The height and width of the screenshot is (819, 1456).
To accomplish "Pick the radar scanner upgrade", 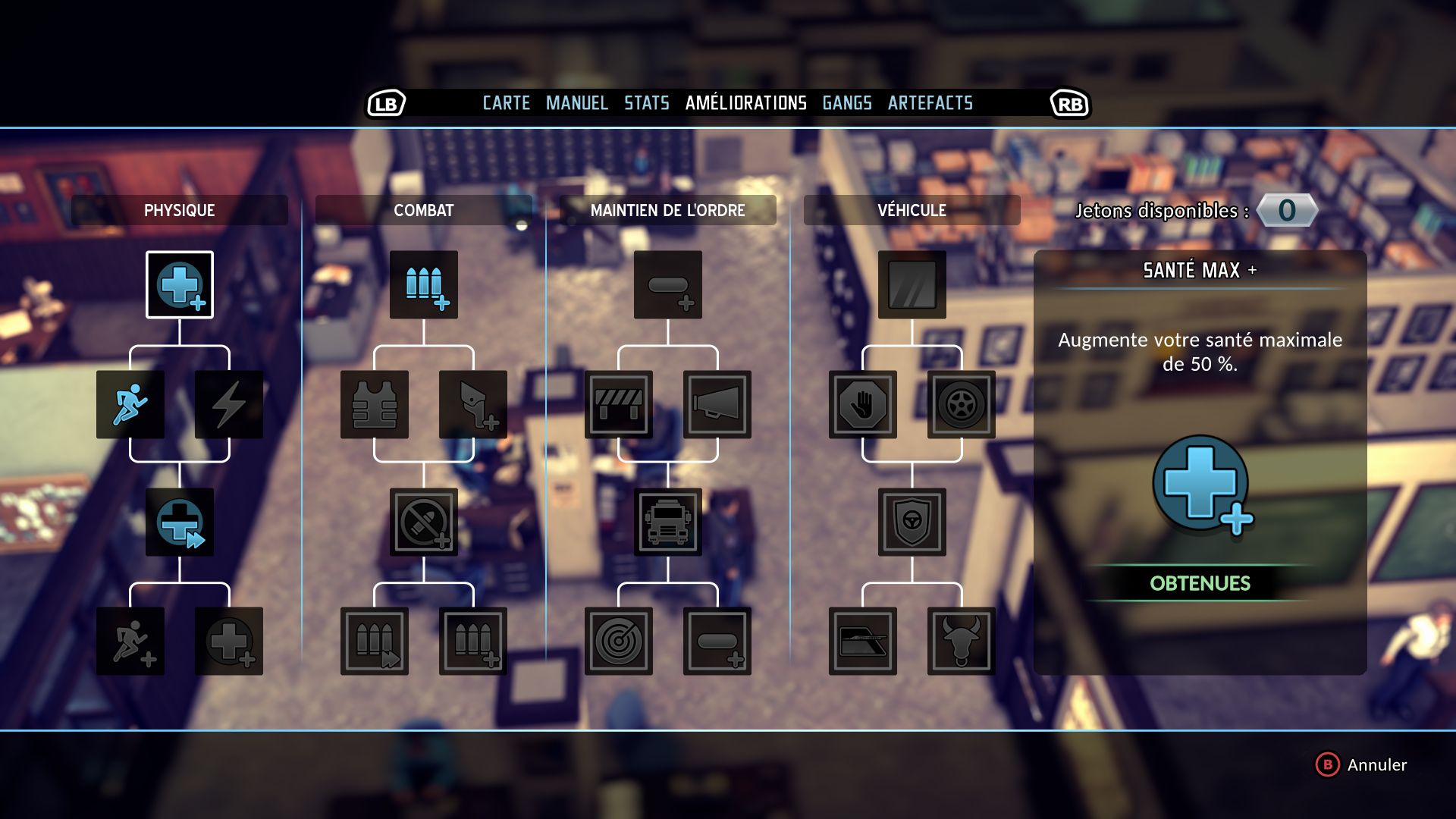I will point(619,641).
